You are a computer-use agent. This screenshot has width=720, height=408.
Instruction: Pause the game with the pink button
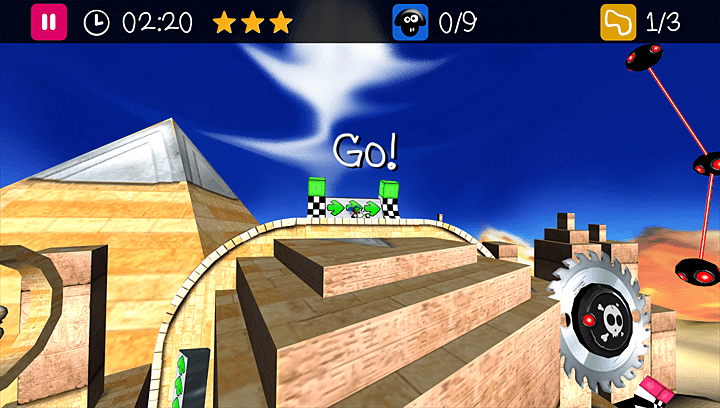click(x=49, y=22)
